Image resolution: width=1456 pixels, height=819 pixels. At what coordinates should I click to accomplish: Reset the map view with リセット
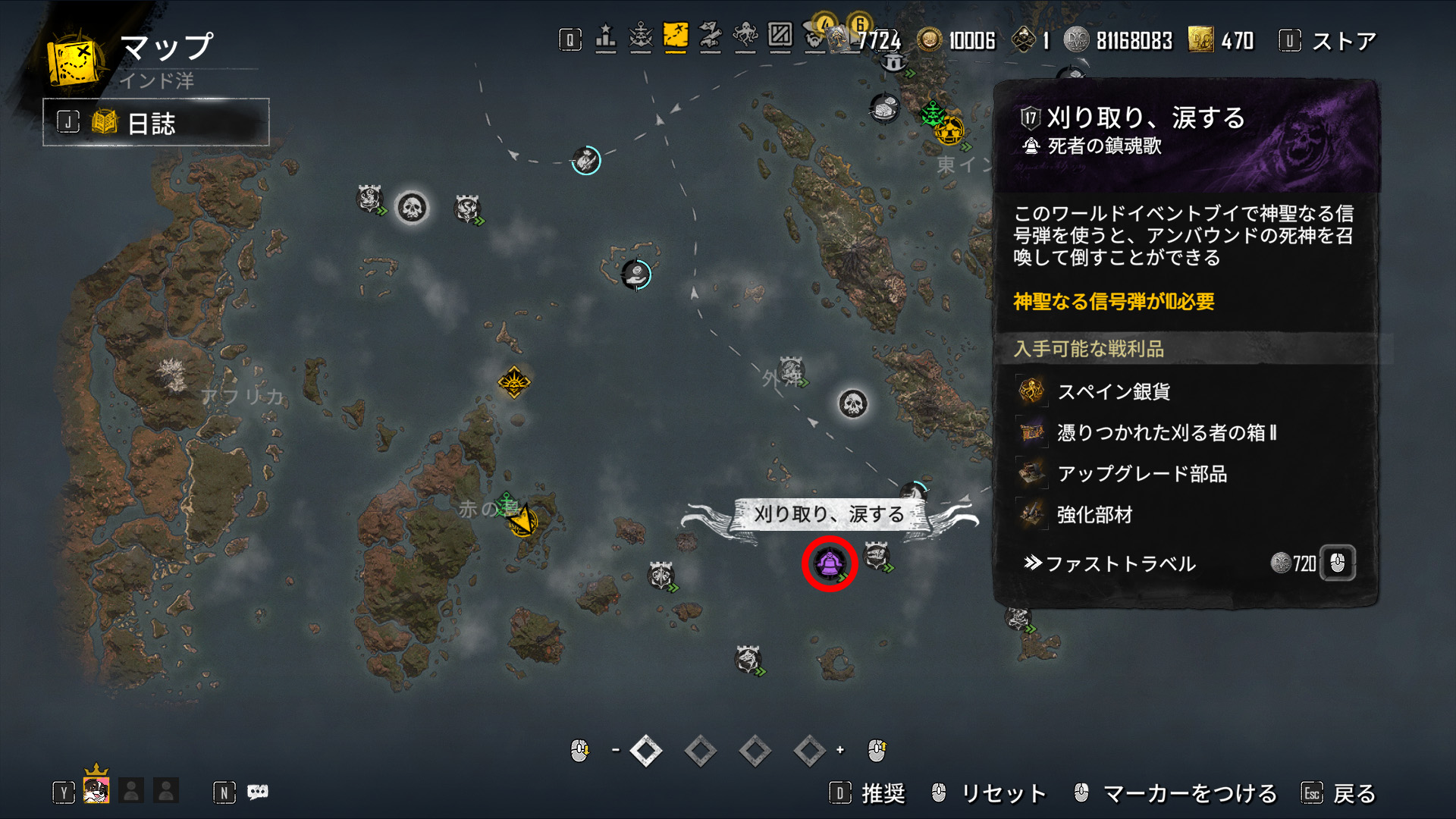tap(1003, 793)
